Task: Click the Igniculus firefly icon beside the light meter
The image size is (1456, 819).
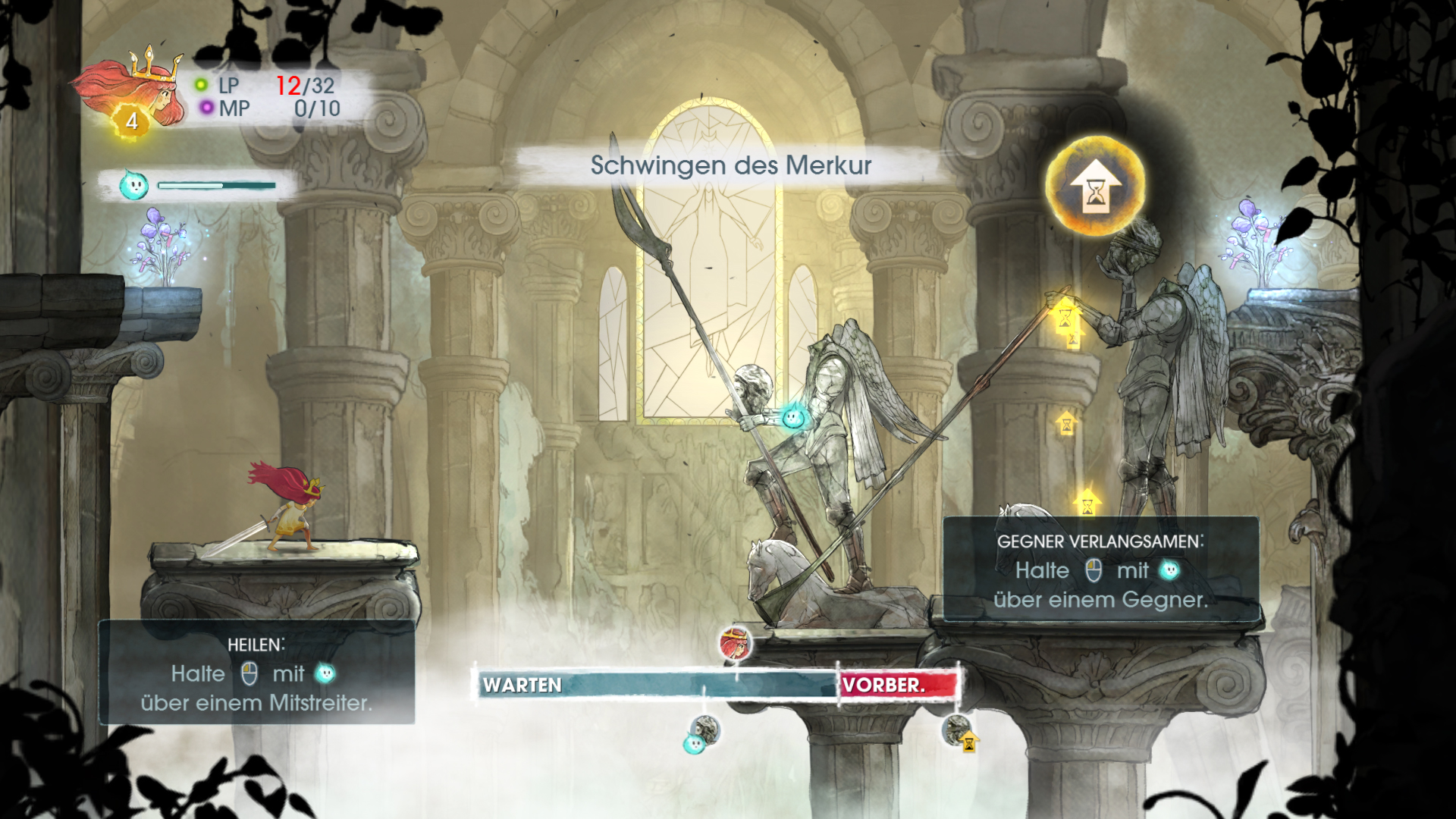Action: [133, 185]
